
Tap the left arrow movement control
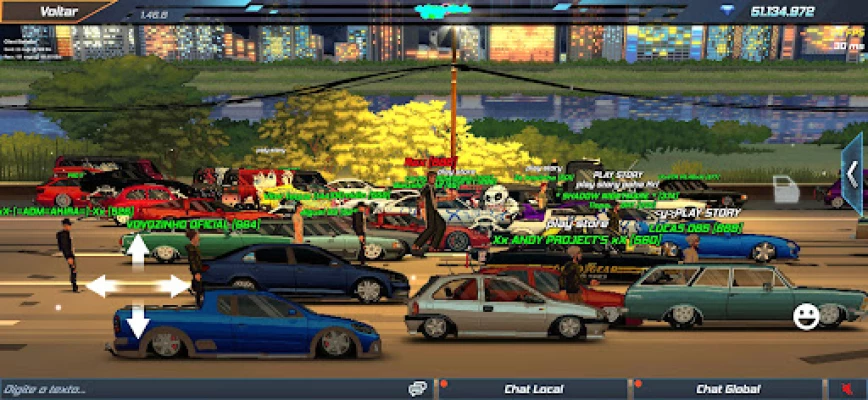coord(100,286)
